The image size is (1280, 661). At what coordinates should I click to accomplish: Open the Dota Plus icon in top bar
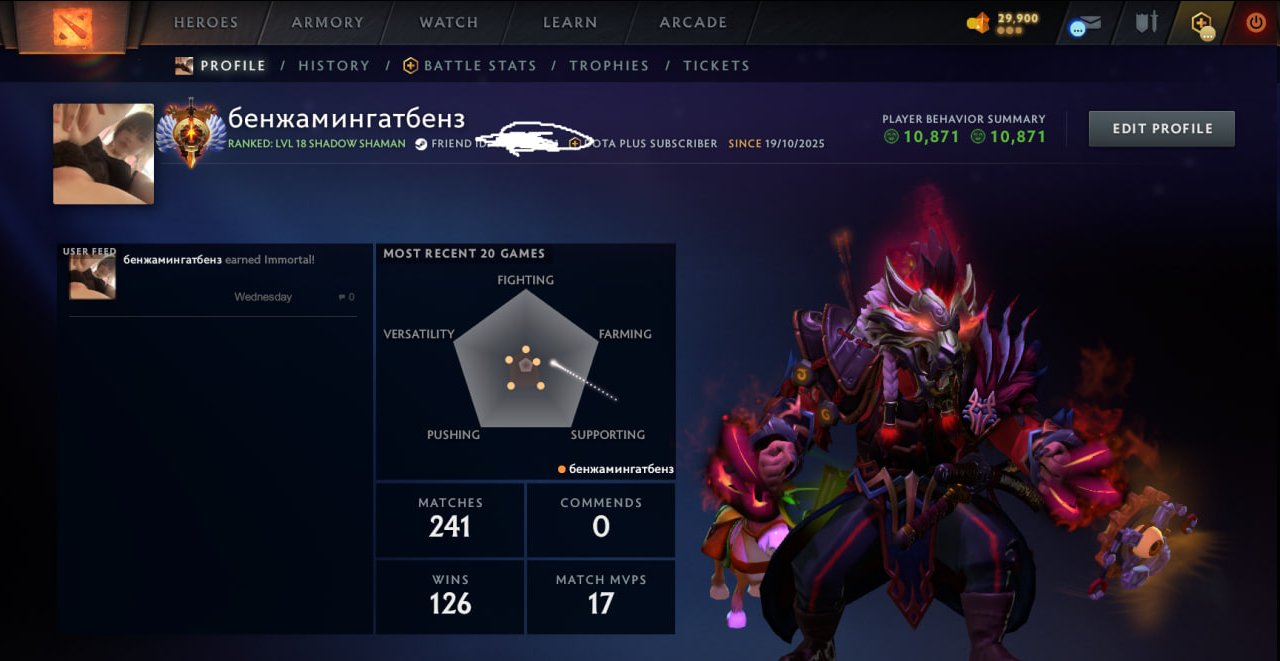pyautogui.click(x=1202, y=23)
